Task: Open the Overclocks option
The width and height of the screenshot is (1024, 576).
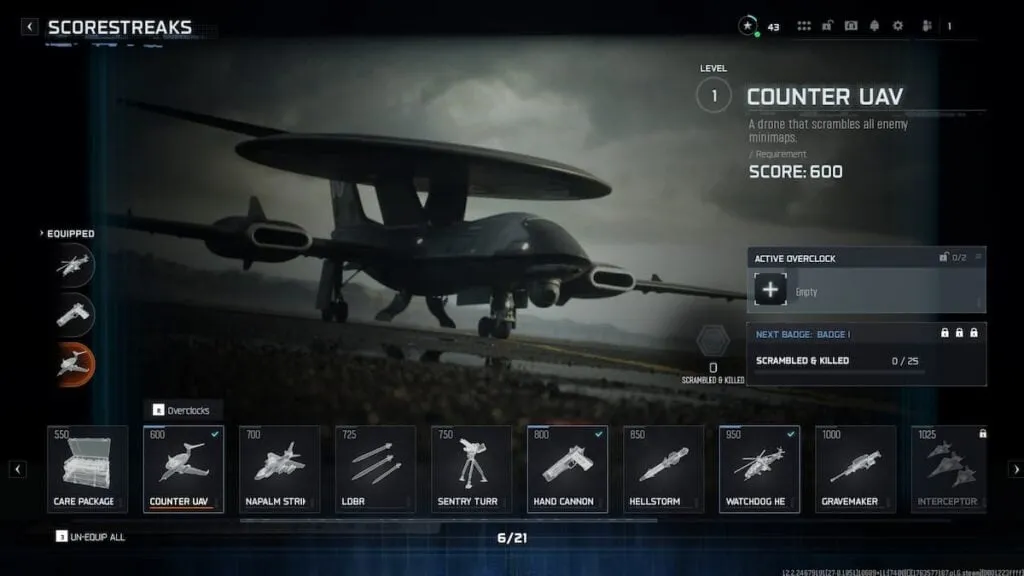Action: pos(188,410)
